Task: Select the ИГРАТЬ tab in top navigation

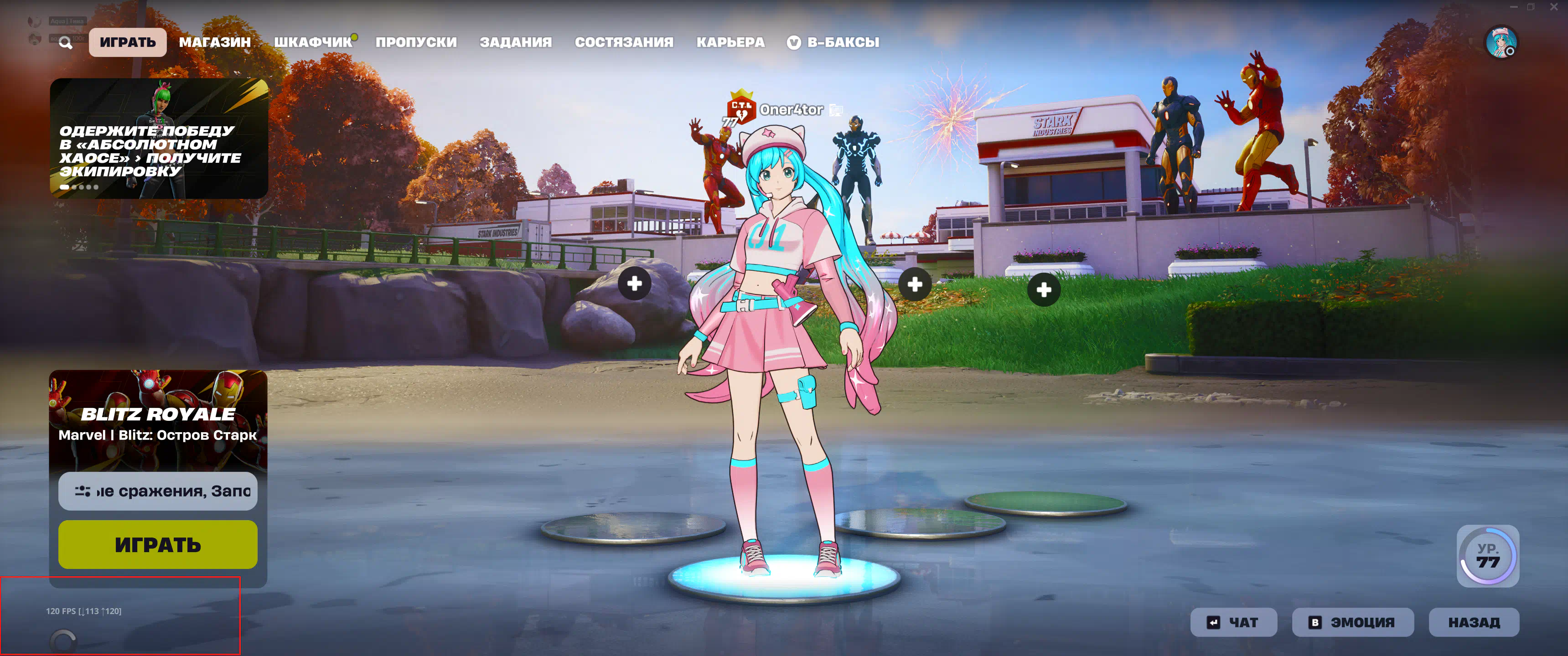Action: (x=128, y=42)
